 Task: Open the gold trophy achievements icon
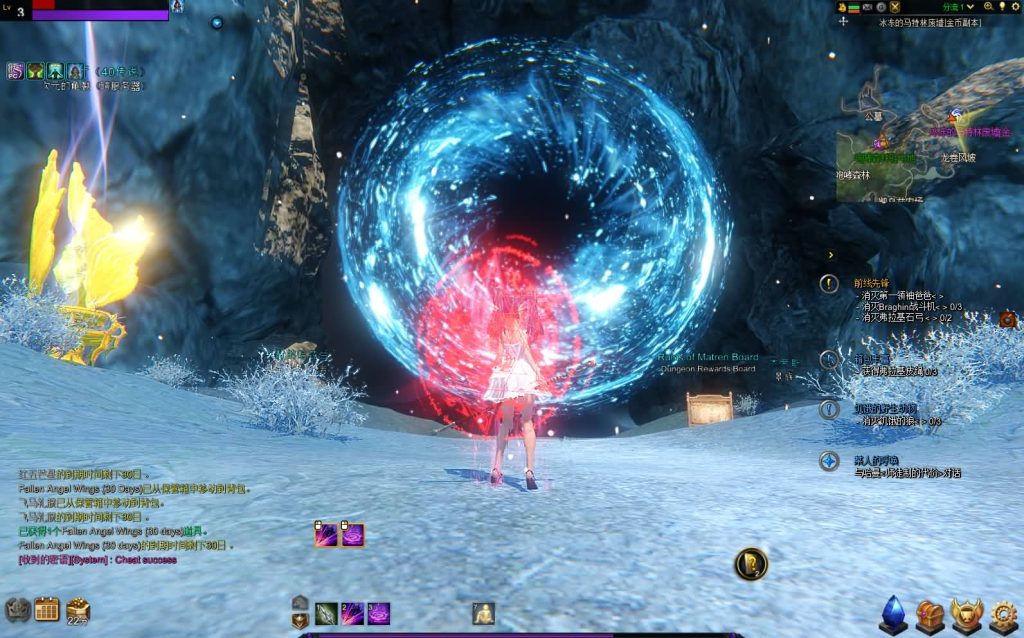coord(966,615)
